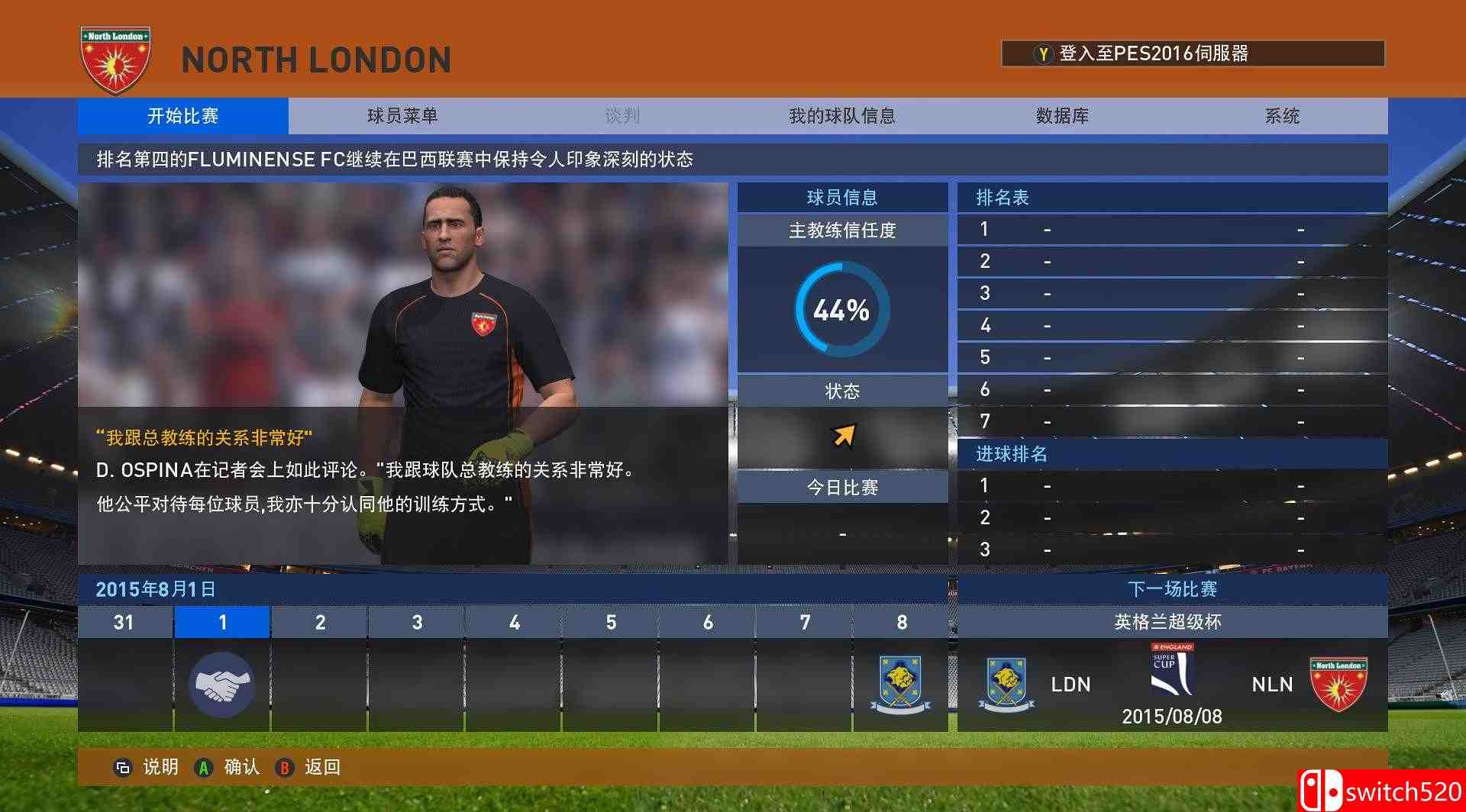Open the 系统 system tab
Viewport: 1466px width, 812px height.
pos(1281,115)
